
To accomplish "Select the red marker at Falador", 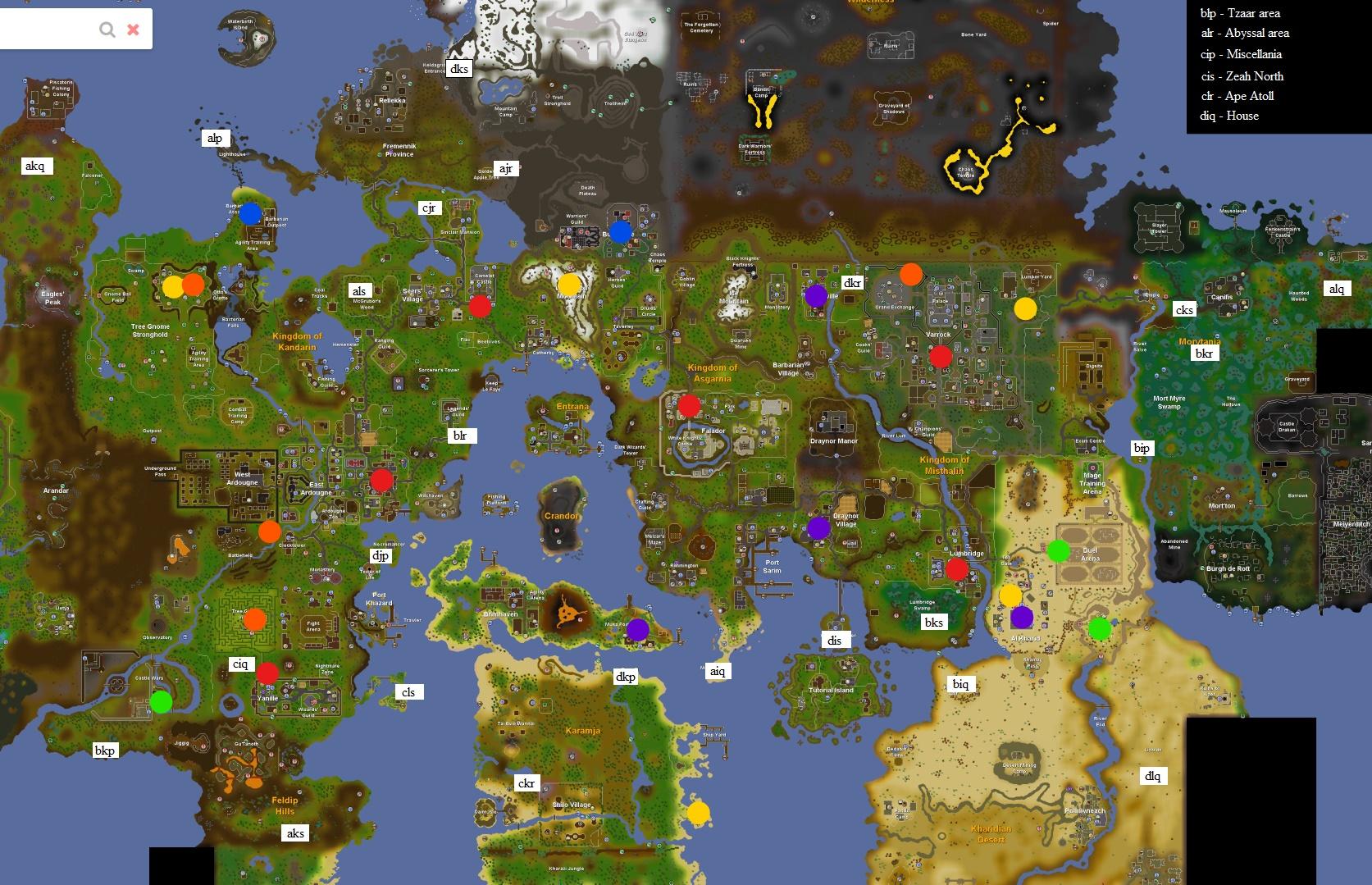I will pyautogui.click(x=688, y=405).
